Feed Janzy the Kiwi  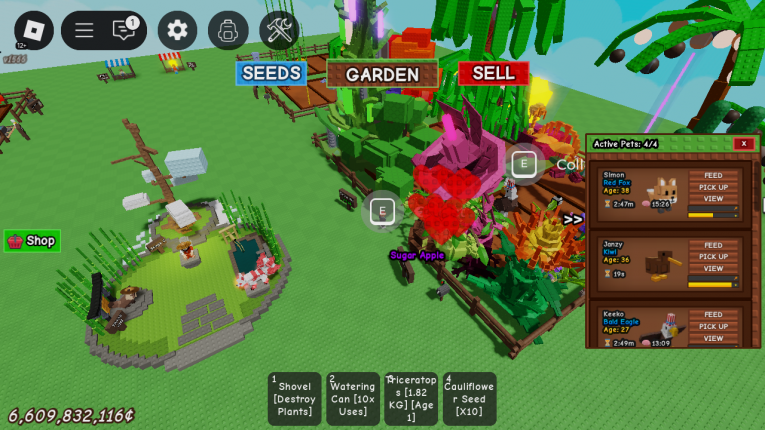[x=713, y=245]
